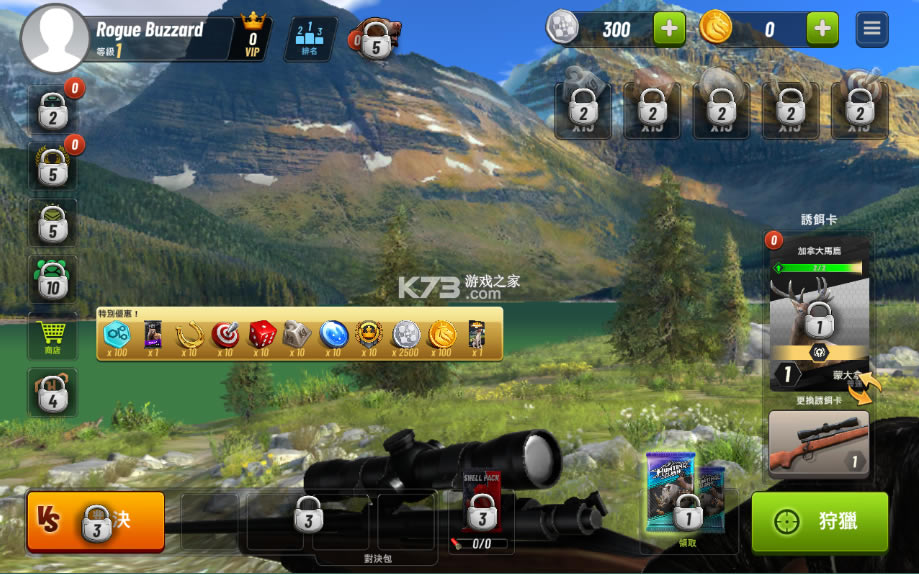919x575 pixels.
Task: Select the locked deer bait card
Action: coord(819,320)
